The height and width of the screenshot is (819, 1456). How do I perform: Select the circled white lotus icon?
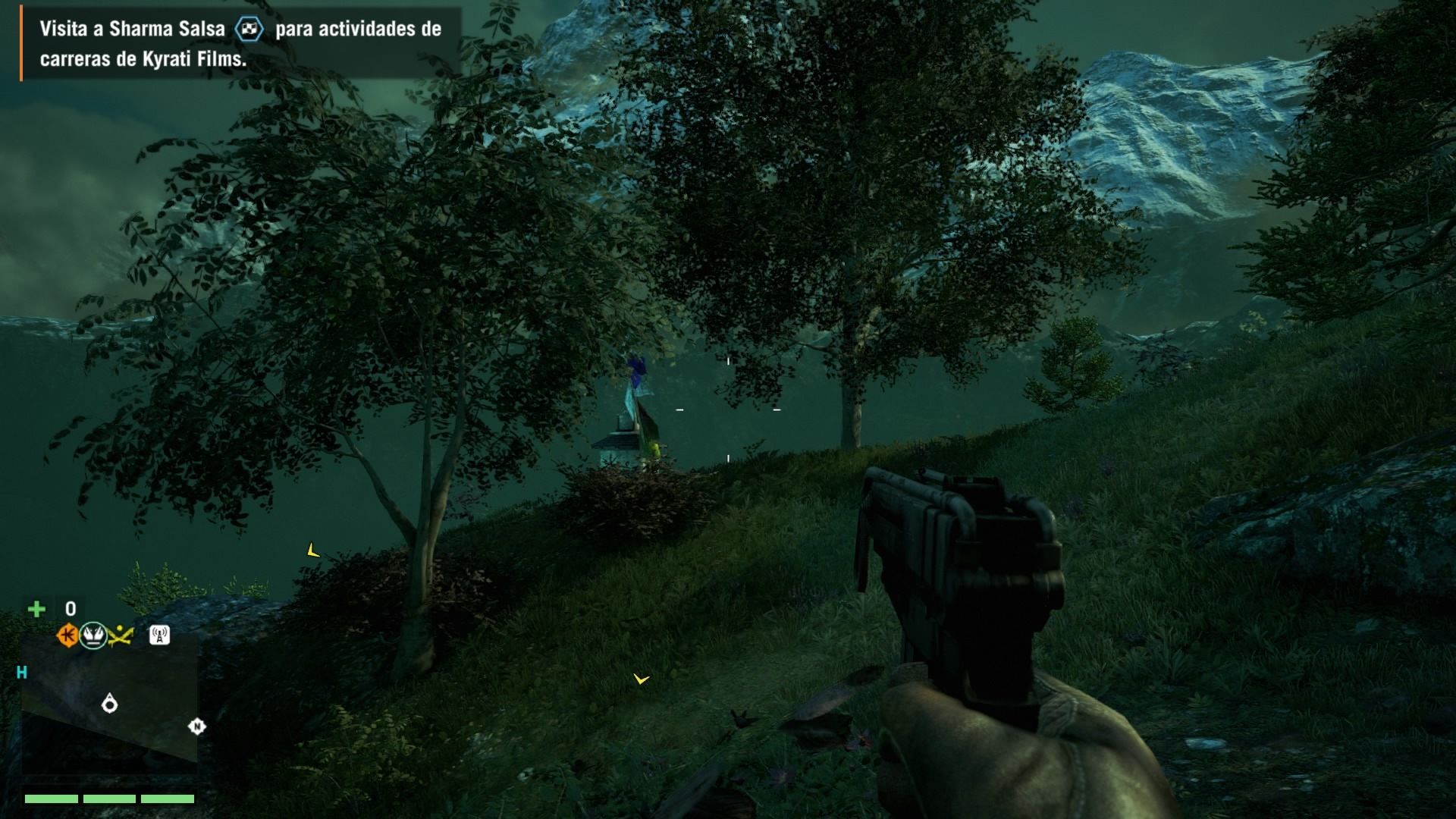pos(93,635)
